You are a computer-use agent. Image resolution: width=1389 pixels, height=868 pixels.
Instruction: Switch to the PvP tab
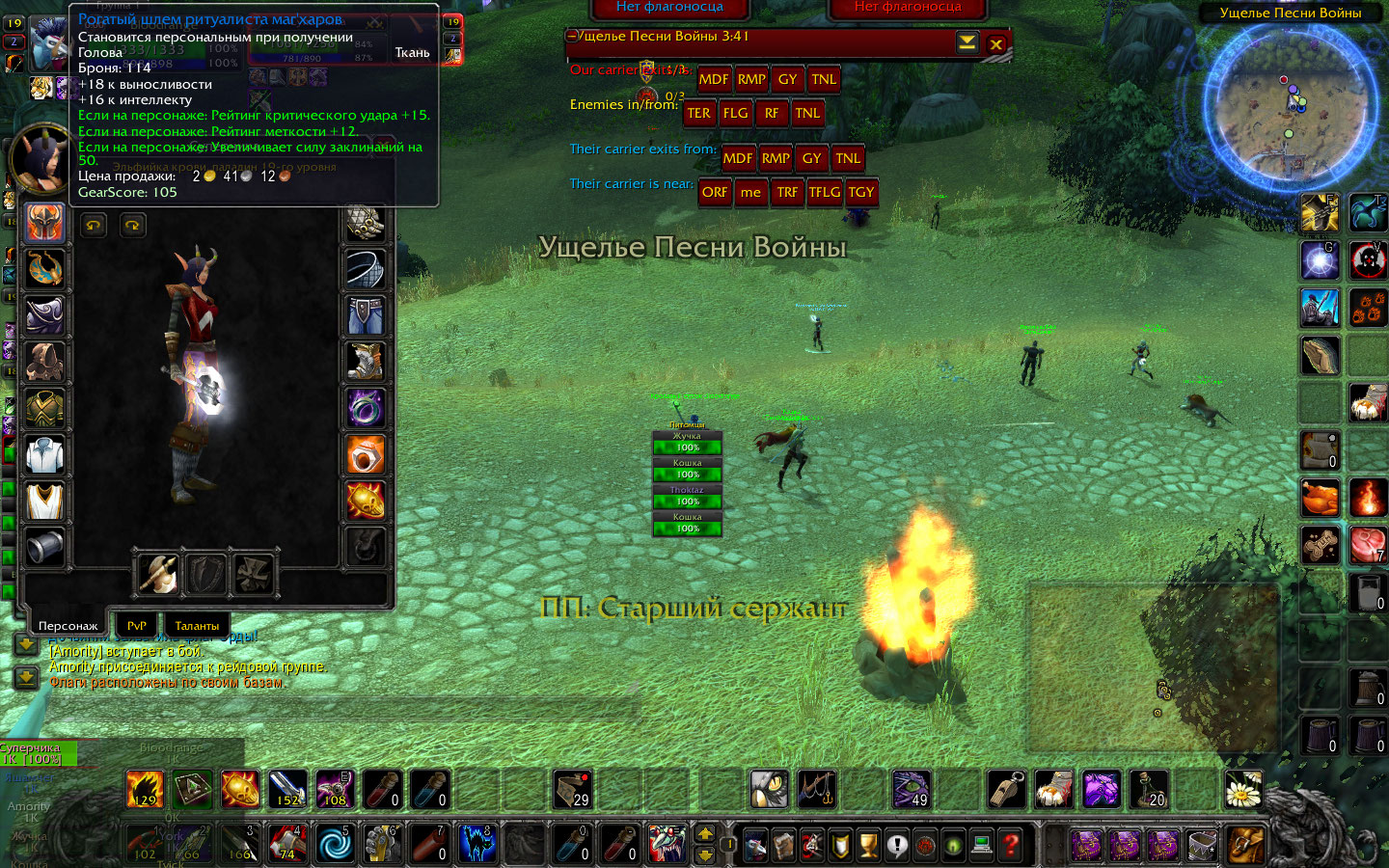[x=137, y=626]
